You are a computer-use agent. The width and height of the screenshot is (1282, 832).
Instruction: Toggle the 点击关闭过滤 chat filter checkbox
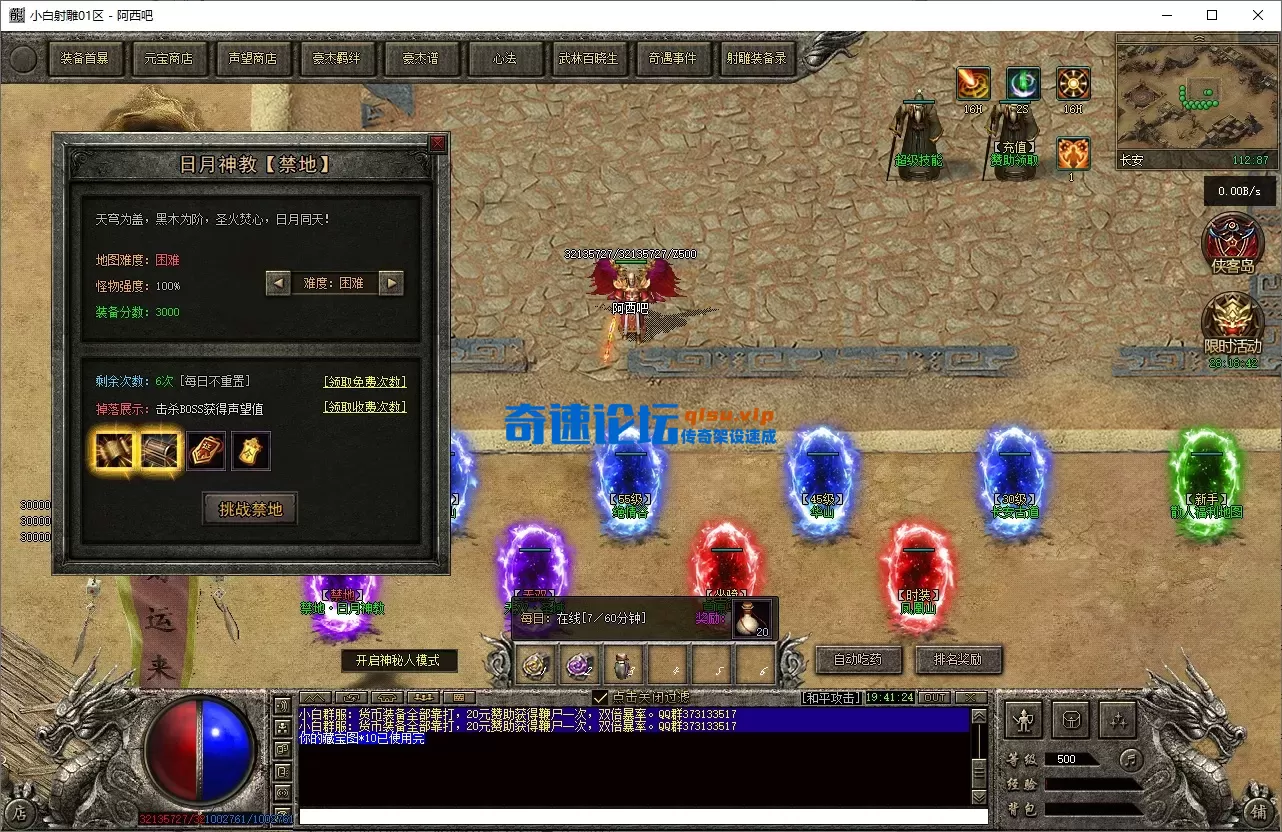(x=600, y=697)
